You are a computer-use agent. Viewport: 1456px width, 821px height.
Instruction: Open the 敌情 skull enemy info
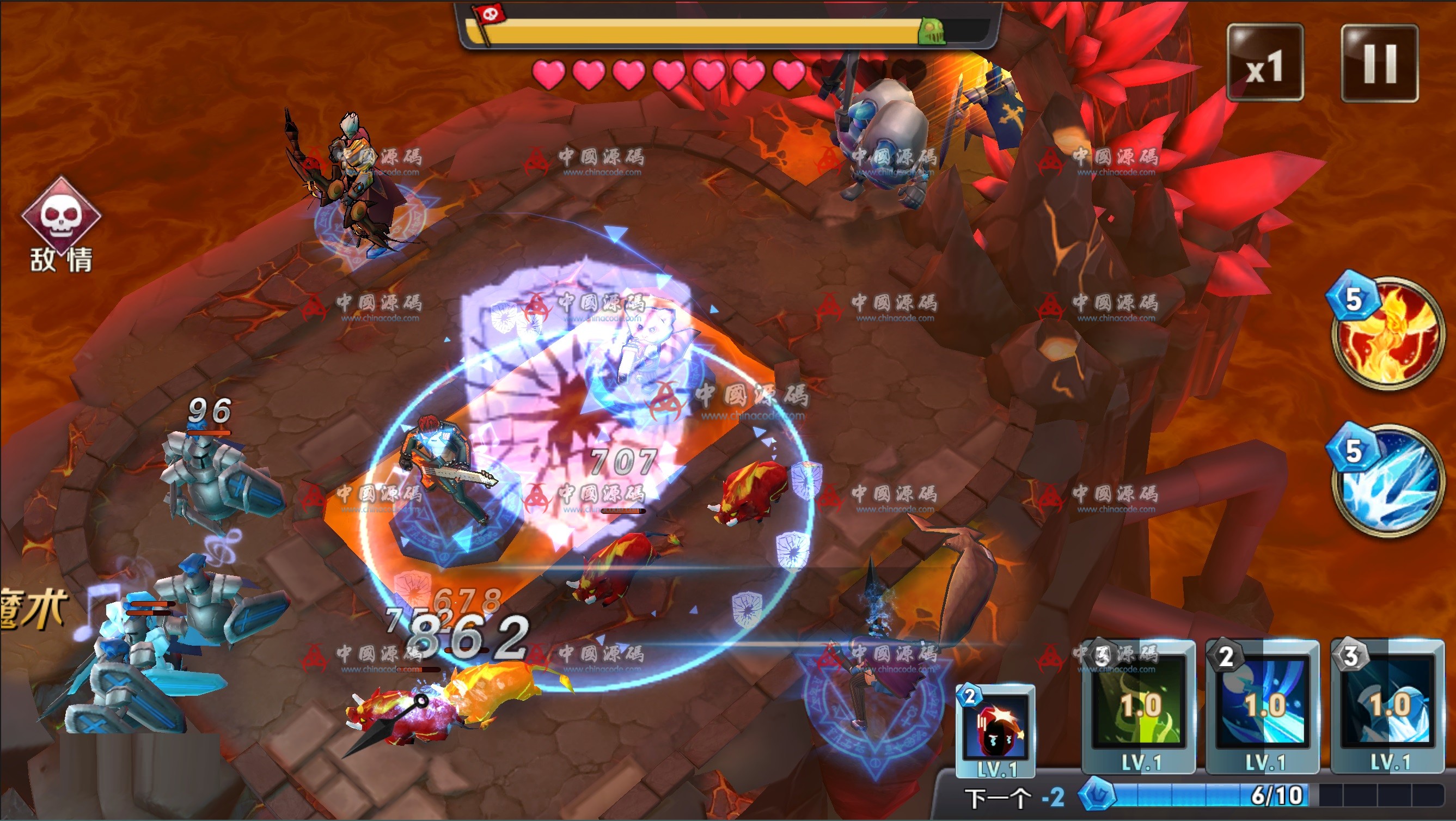pos(61,222)
